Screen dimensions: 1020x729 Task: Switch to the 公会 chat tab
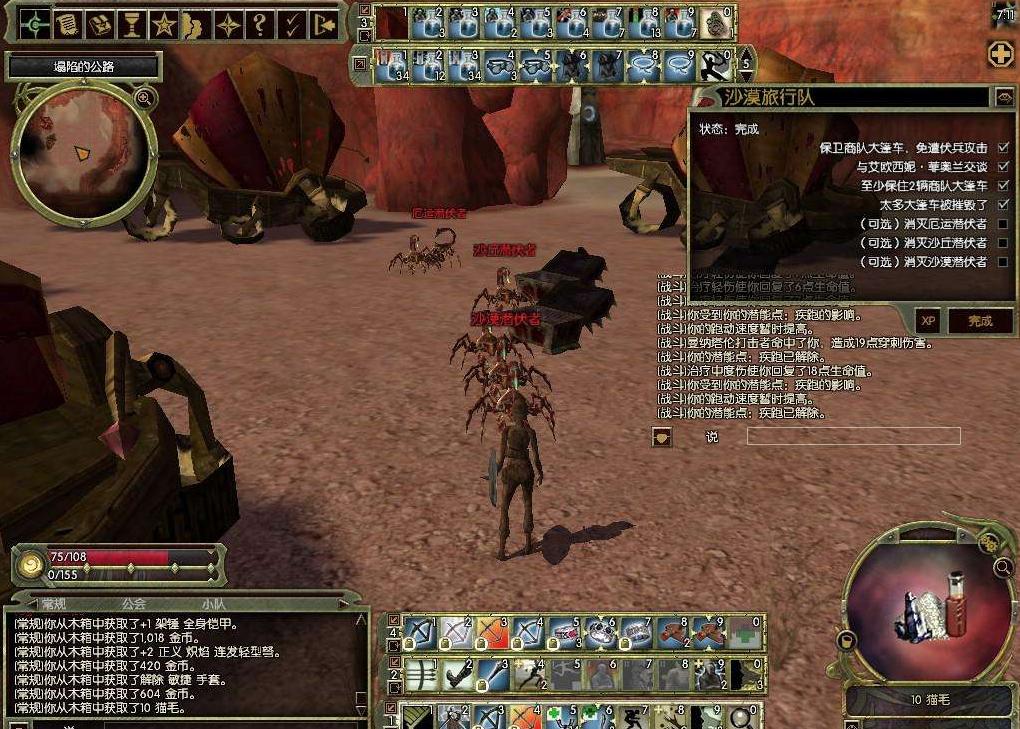coord(134,604)
